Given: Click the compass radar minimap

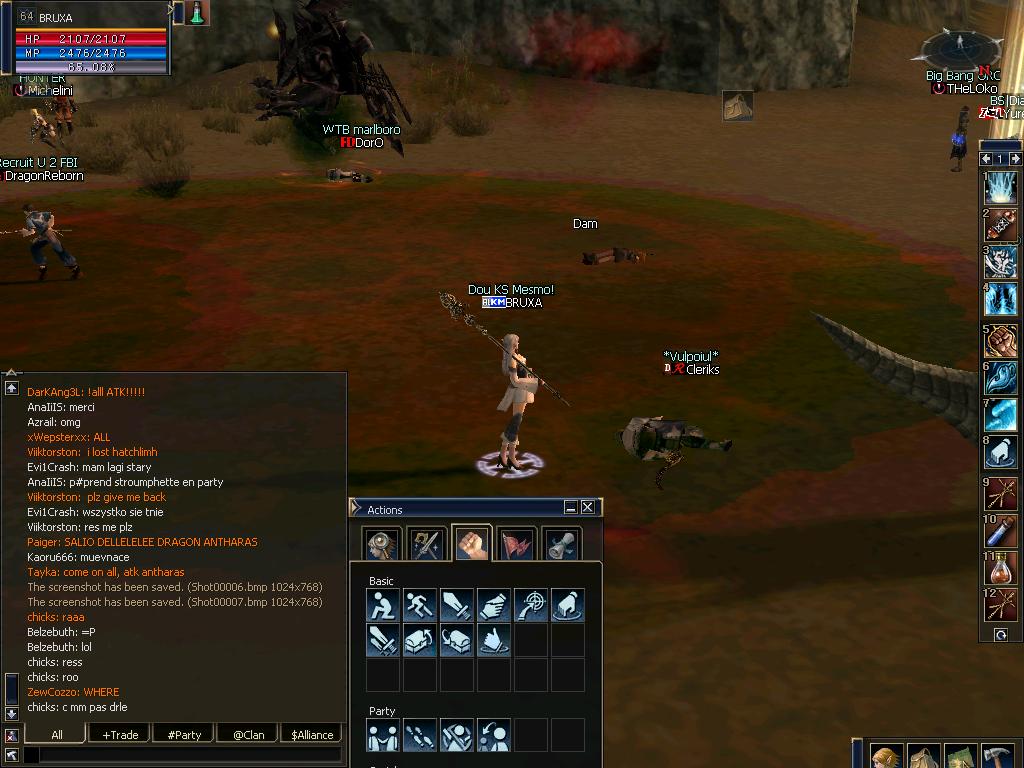Looking at the screenshot, I should (961, 48).
